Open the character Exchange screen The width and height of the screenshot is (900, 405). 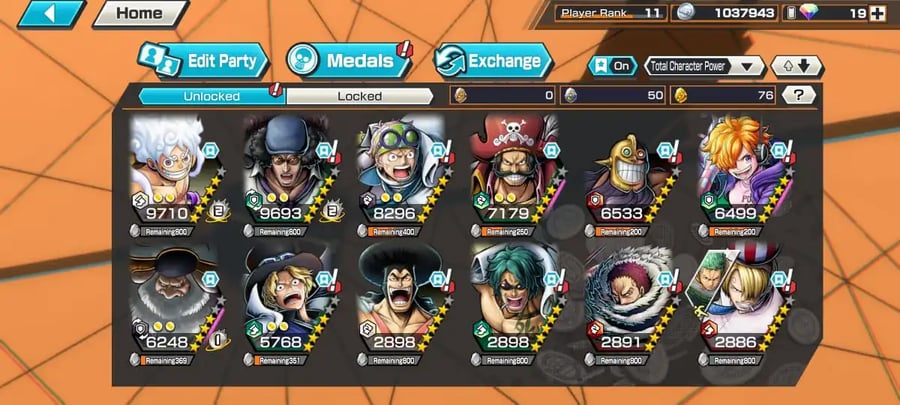(x=492, y=61)
